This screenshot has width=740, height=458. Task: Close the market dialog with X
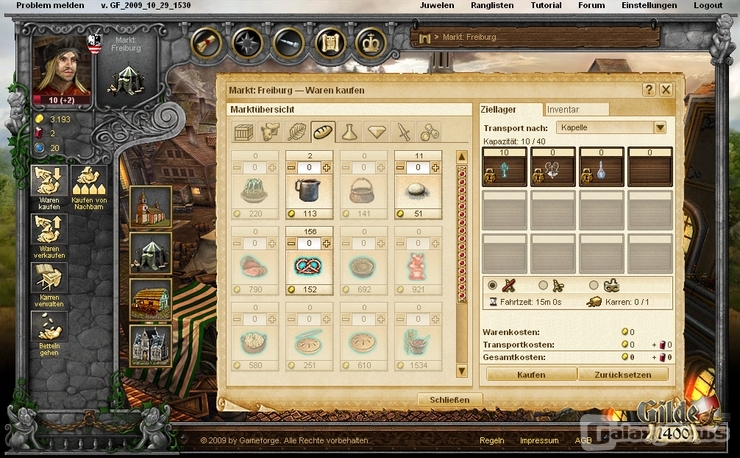pyautogui.click(x=666, y=89)
